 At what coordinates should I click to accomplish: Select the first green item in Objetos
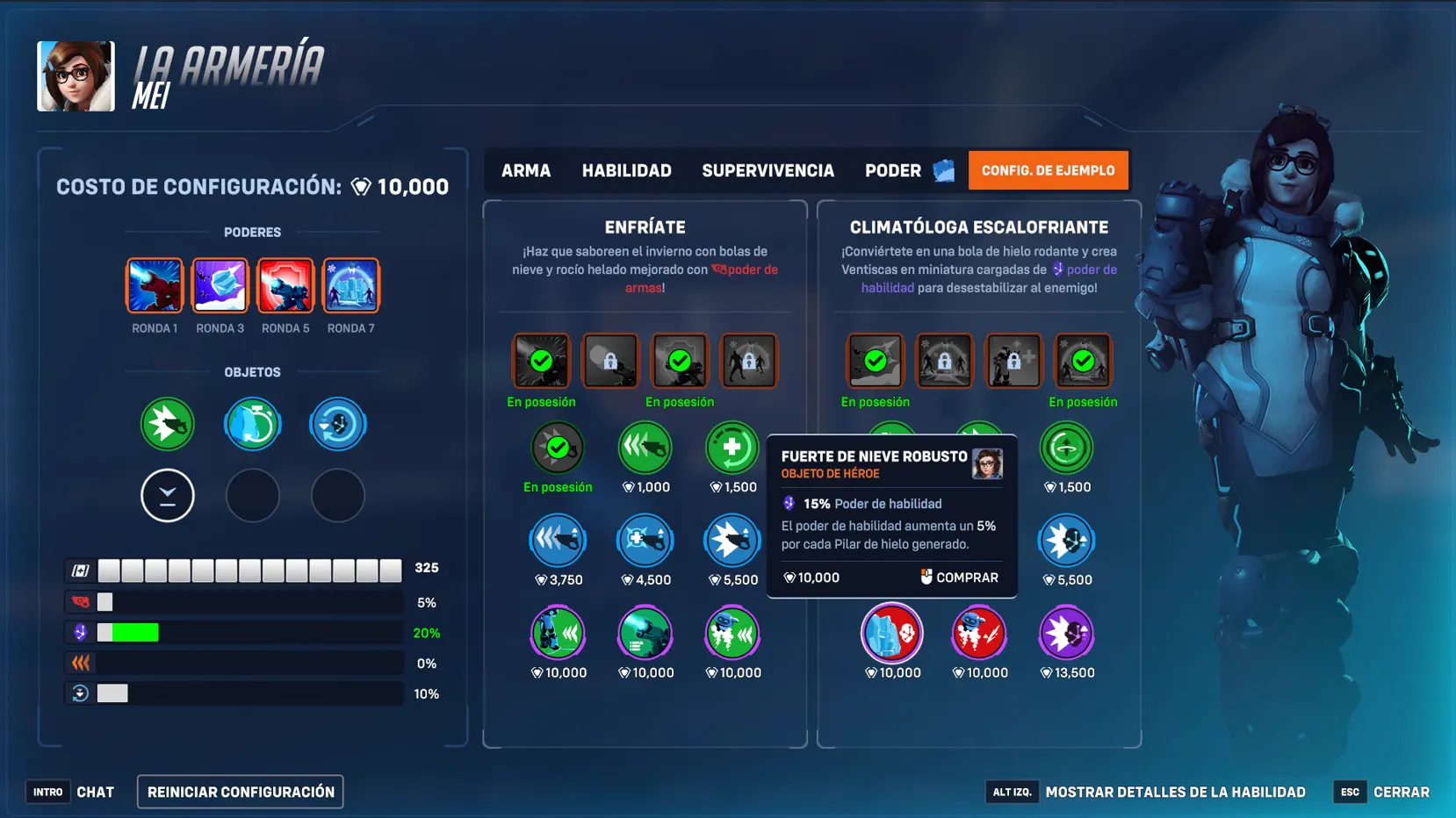[167, 424]
